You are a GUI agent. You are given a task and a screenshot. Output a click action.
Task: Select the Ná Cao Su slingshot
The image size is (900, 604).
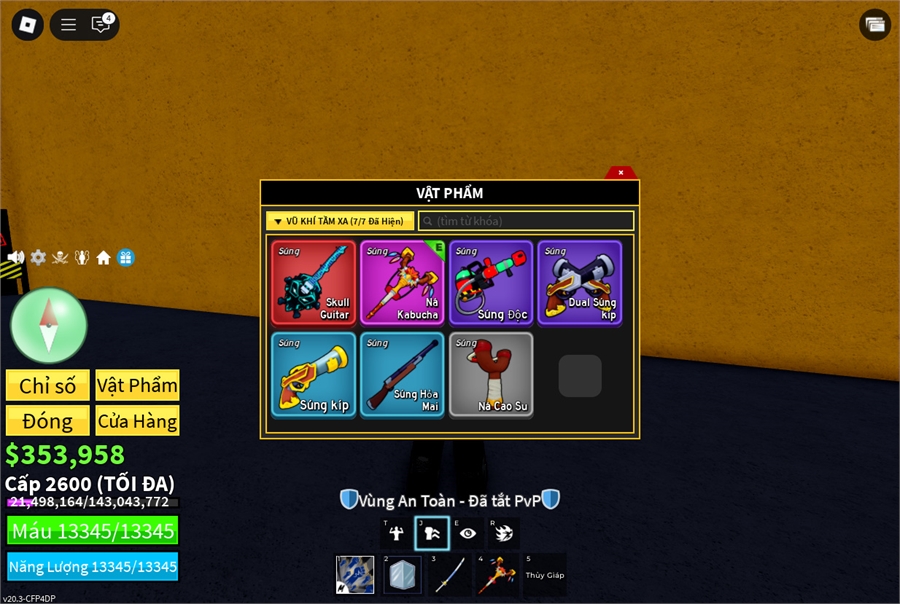[x=491, y=374]
